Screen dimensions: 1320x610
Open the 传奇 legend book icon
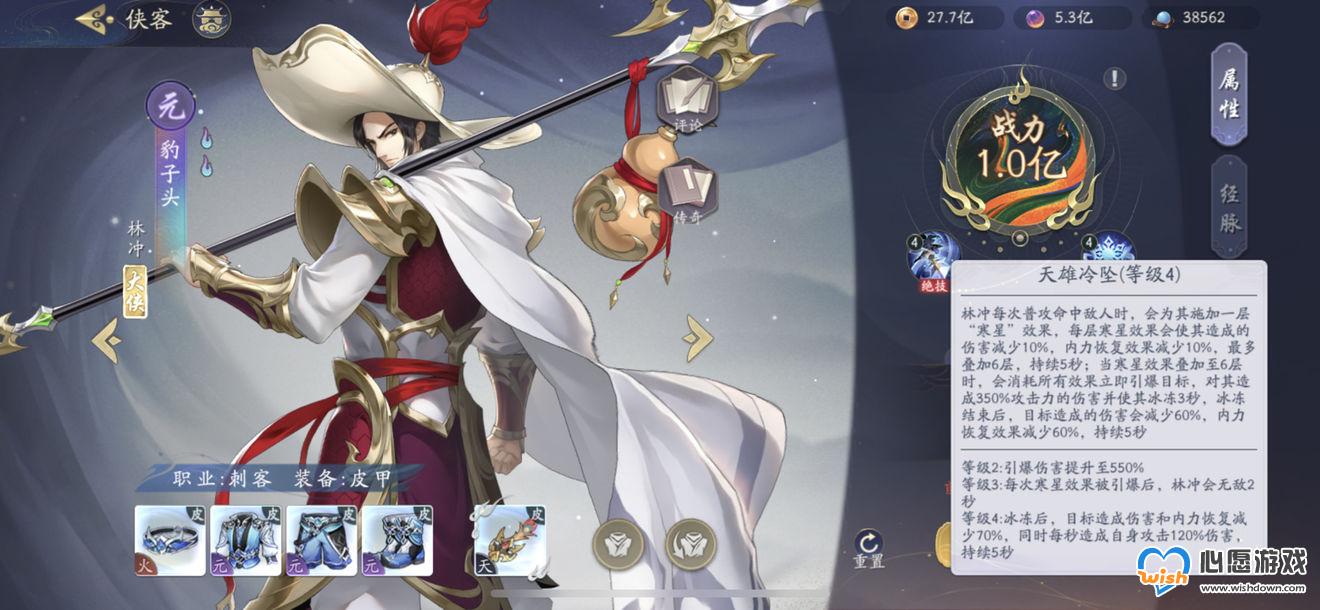(x=687, y=188)
